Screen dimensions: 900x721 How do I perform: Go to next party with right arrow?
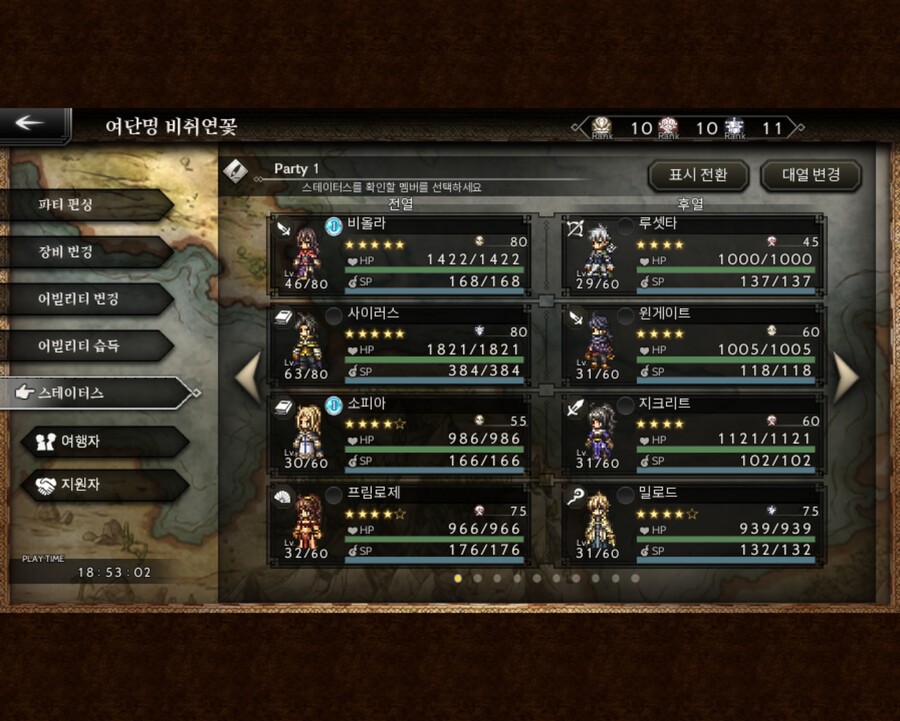pyautogui.click(x=845, y=377)
